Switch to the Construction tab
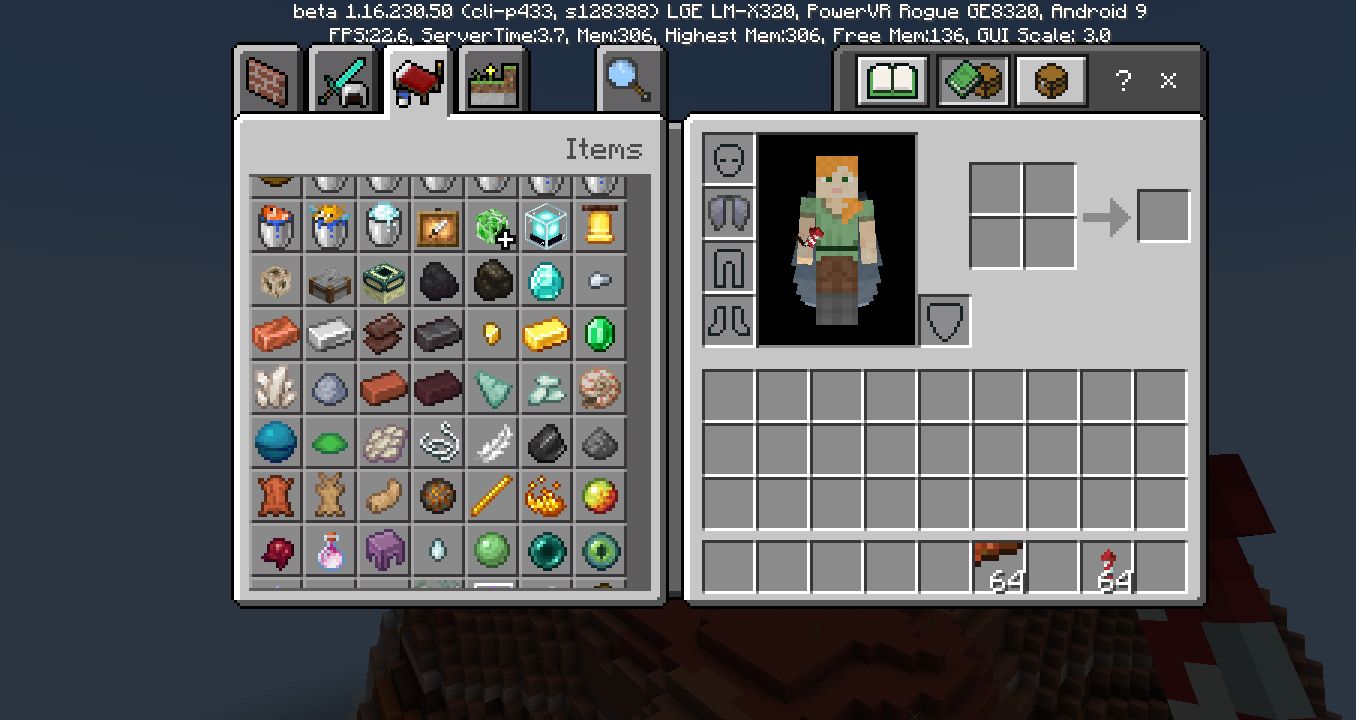Screen dimensions: 1356x720 coord(265,80)
